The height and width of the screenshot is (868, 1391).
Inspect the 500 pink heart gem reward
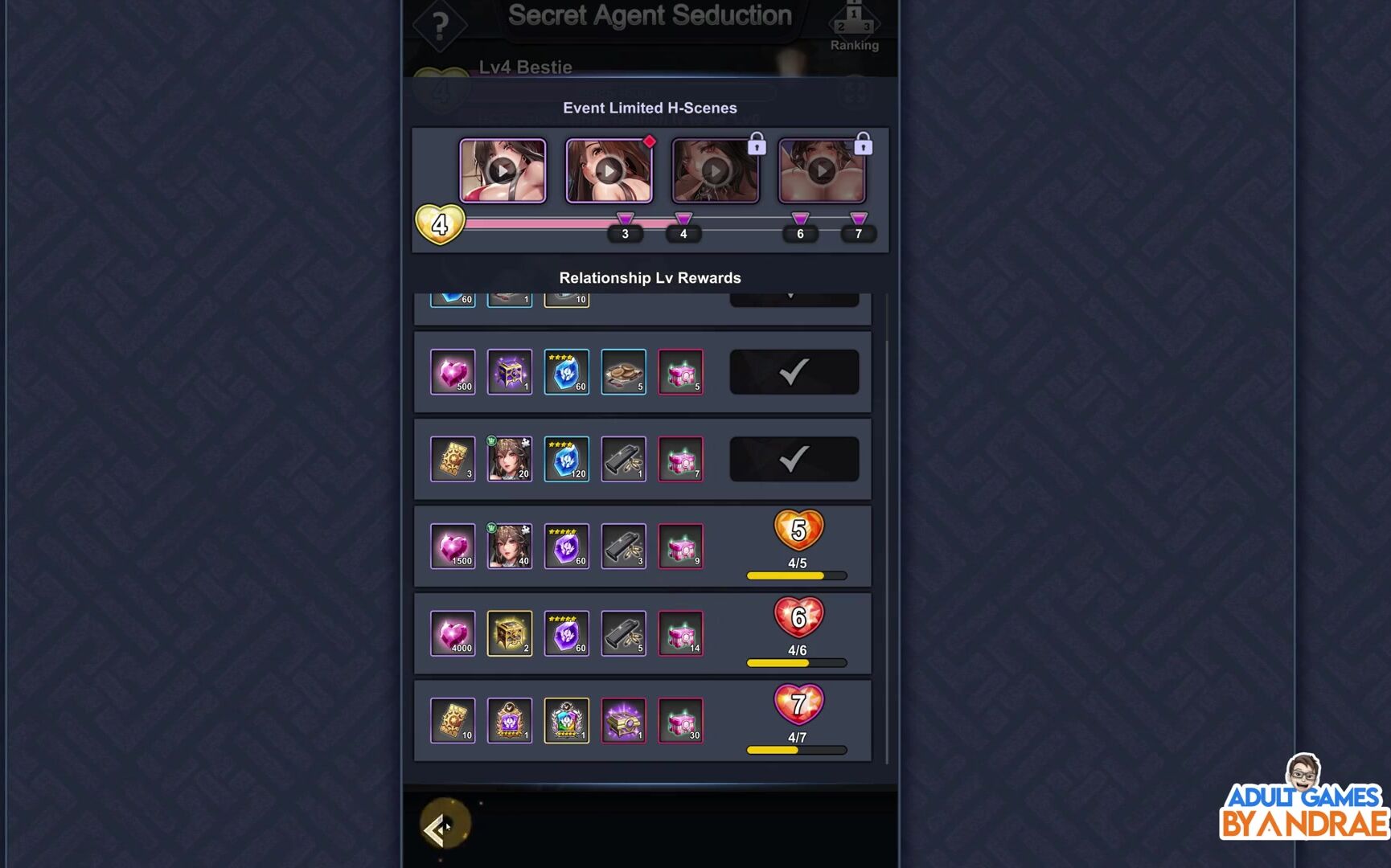point(453,372)
